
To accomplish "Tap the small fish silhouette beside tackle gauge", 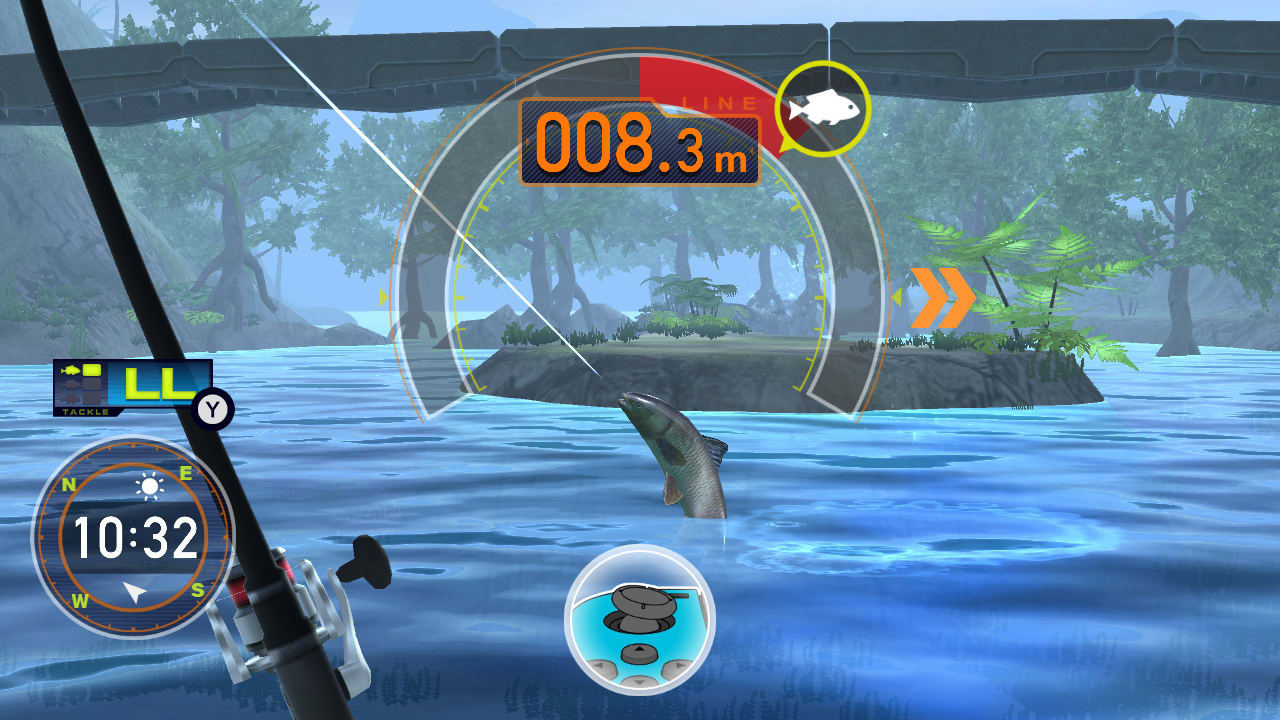I will (x=72, y=372).
